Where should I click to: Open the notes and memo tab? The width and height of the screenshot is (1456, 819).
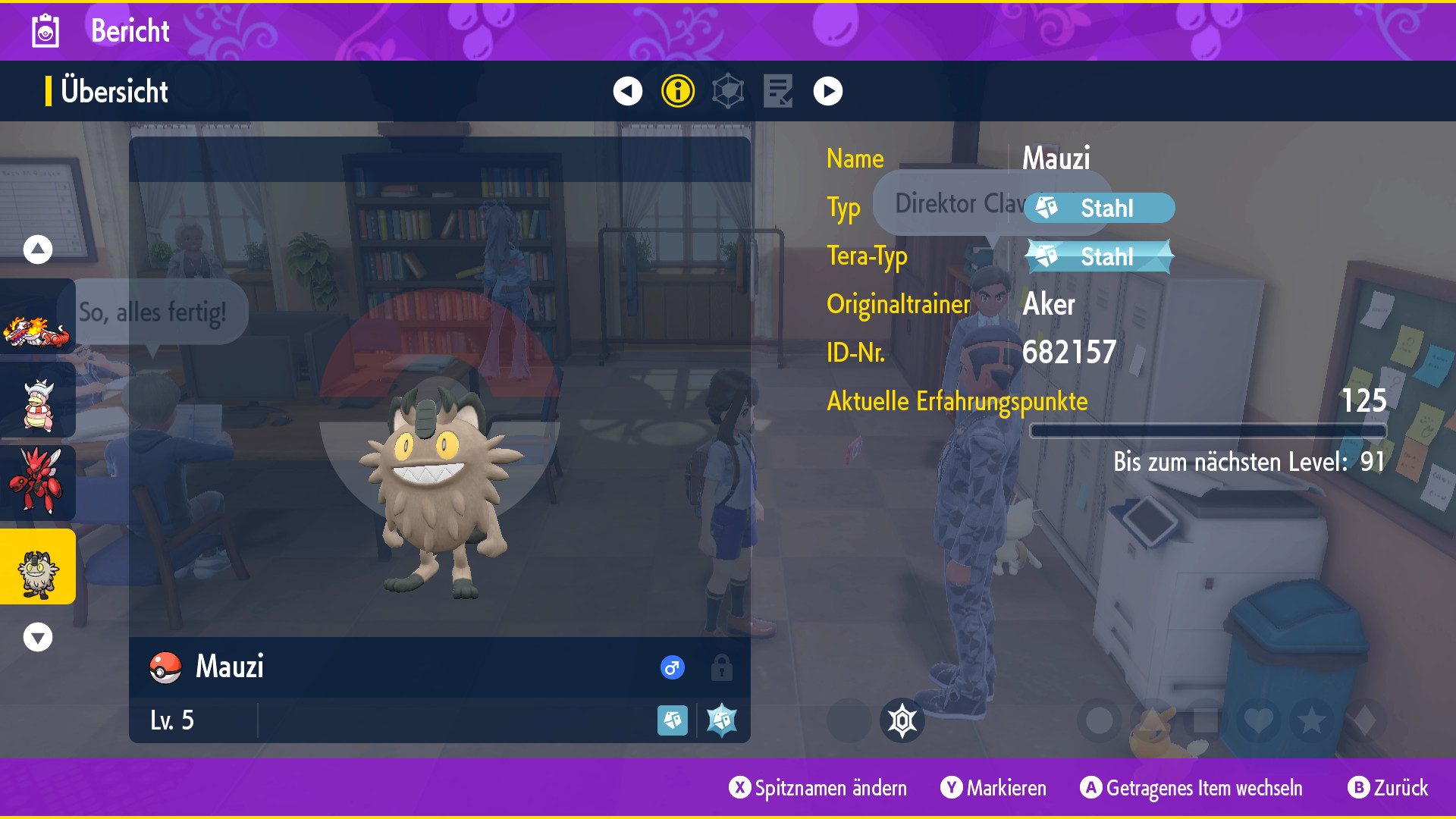point(778,91)
